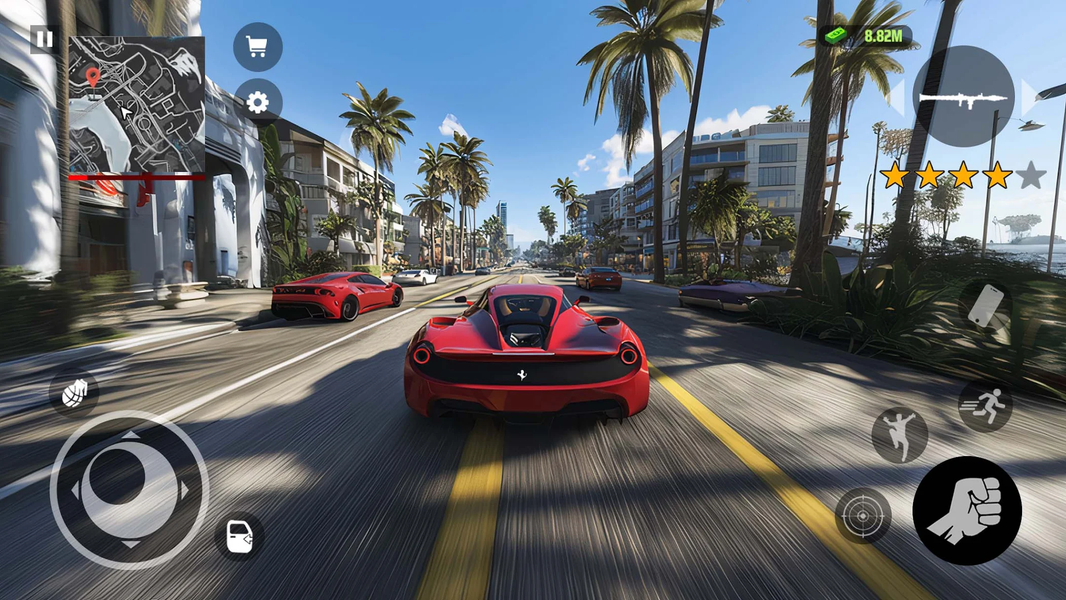Open the gear settings menu
This screenshot has width=1066, height=600.
[x=258, y=102]
